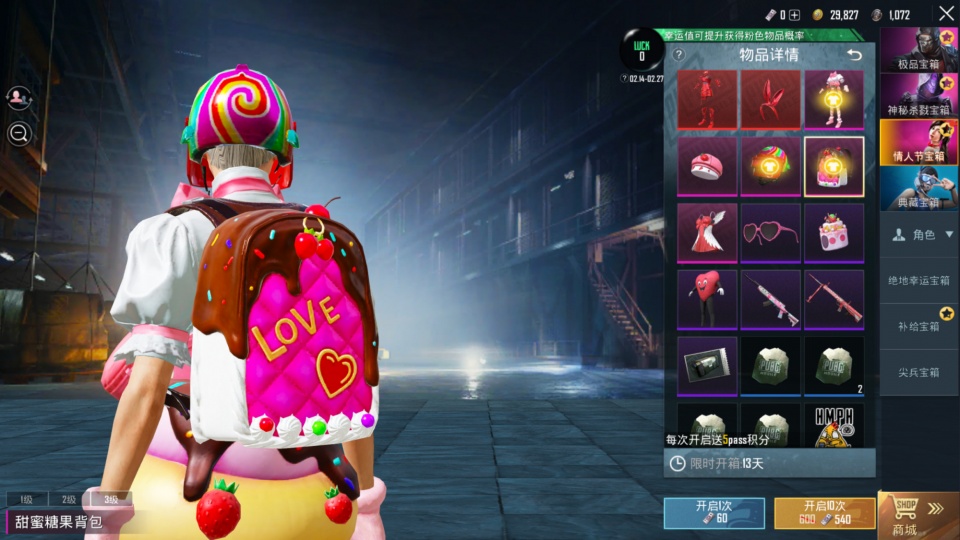Close the crate screen with the X
This screenshot has height=540, width=960.
(946, 14)
